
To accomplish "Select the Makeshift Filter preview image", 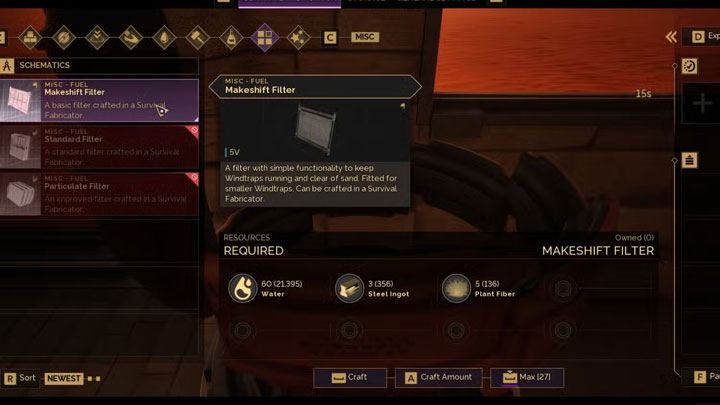I will (316, 126).
